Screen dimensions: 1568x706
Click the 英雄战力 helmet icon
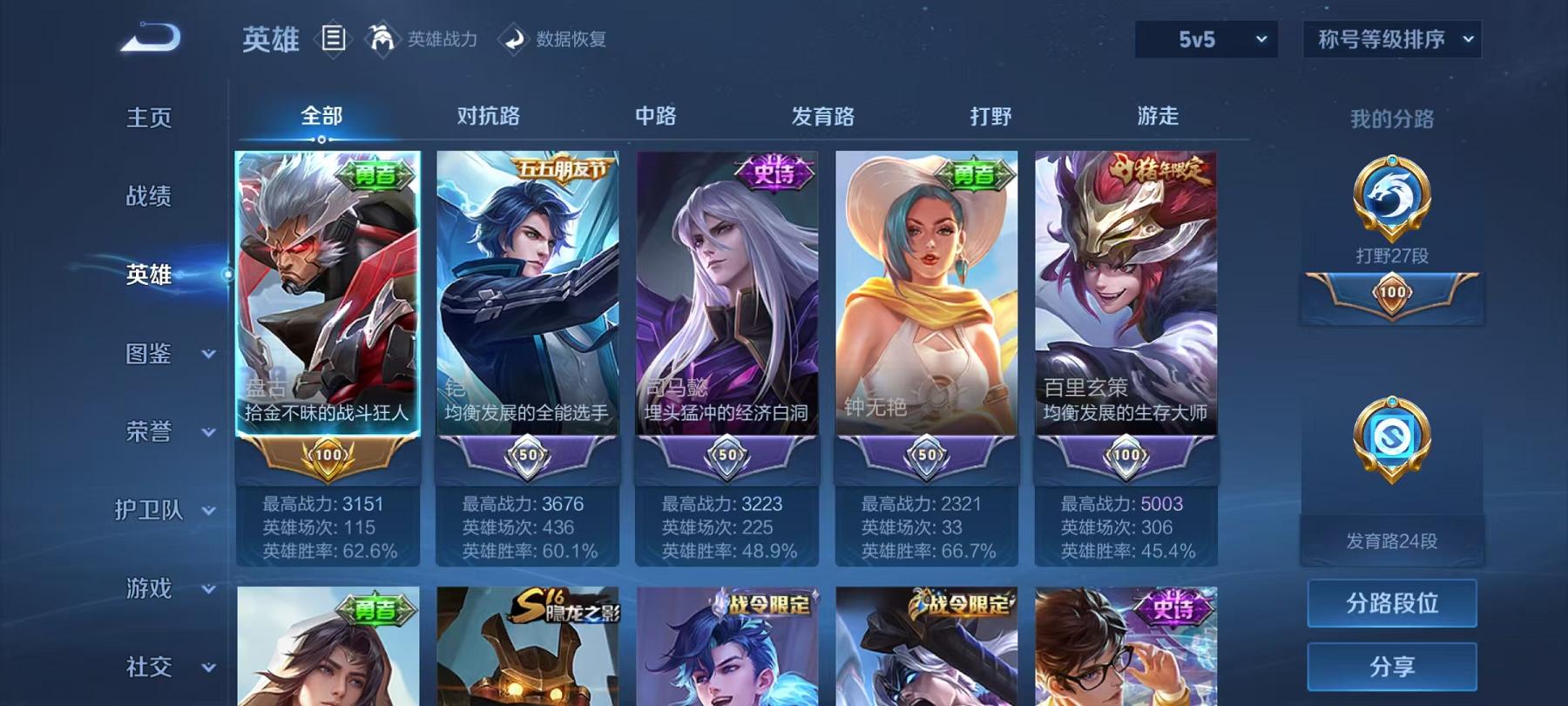(382, 38)
